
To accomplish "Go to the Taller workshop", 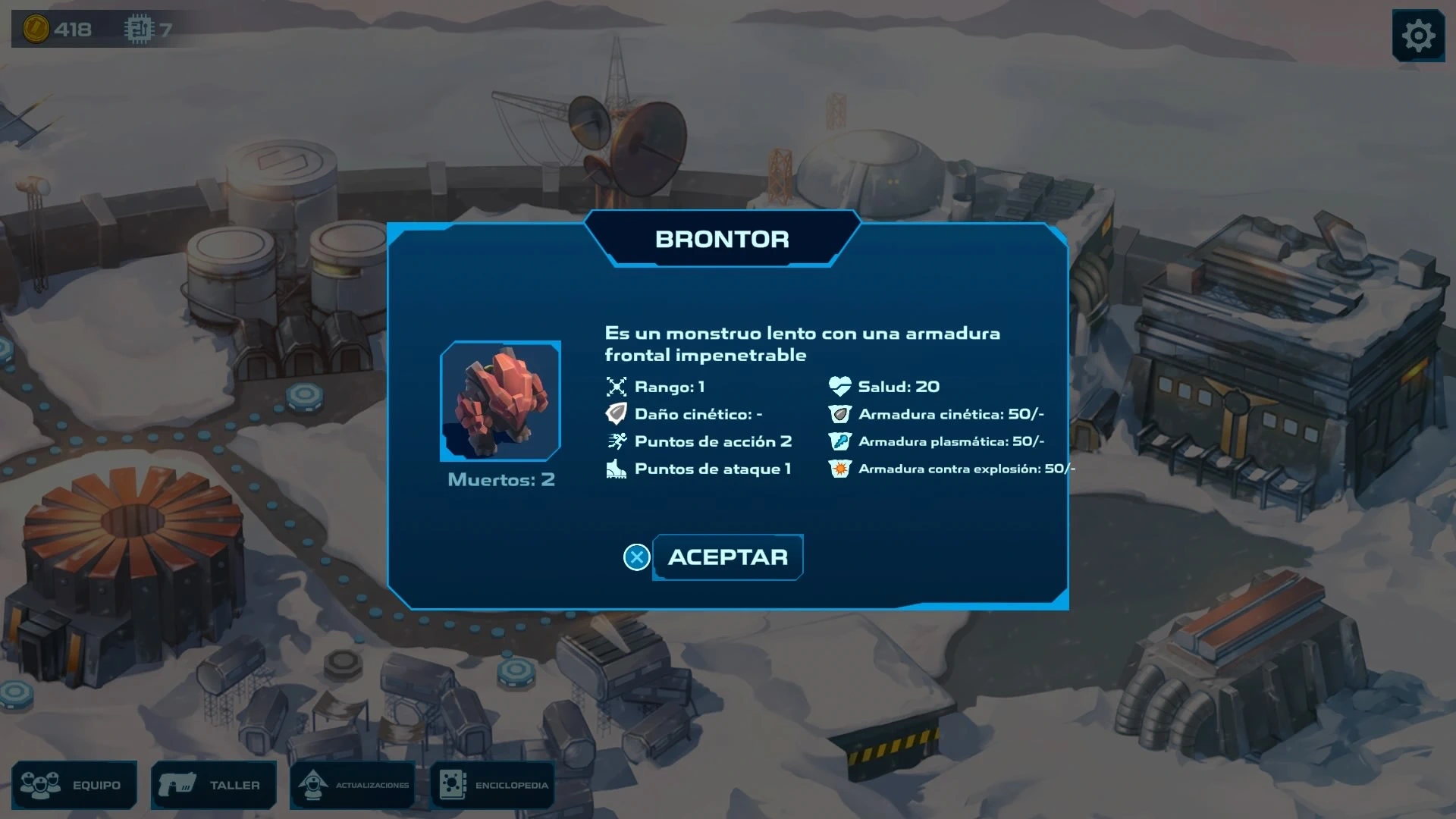I will pos(213,785).
